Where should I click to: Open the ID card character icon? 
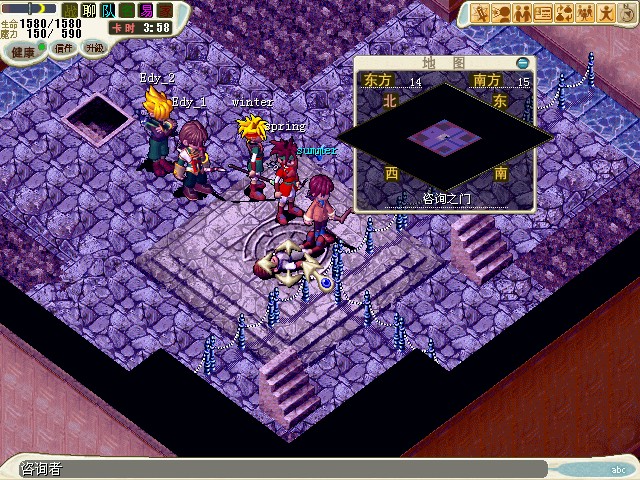point(543,13)
